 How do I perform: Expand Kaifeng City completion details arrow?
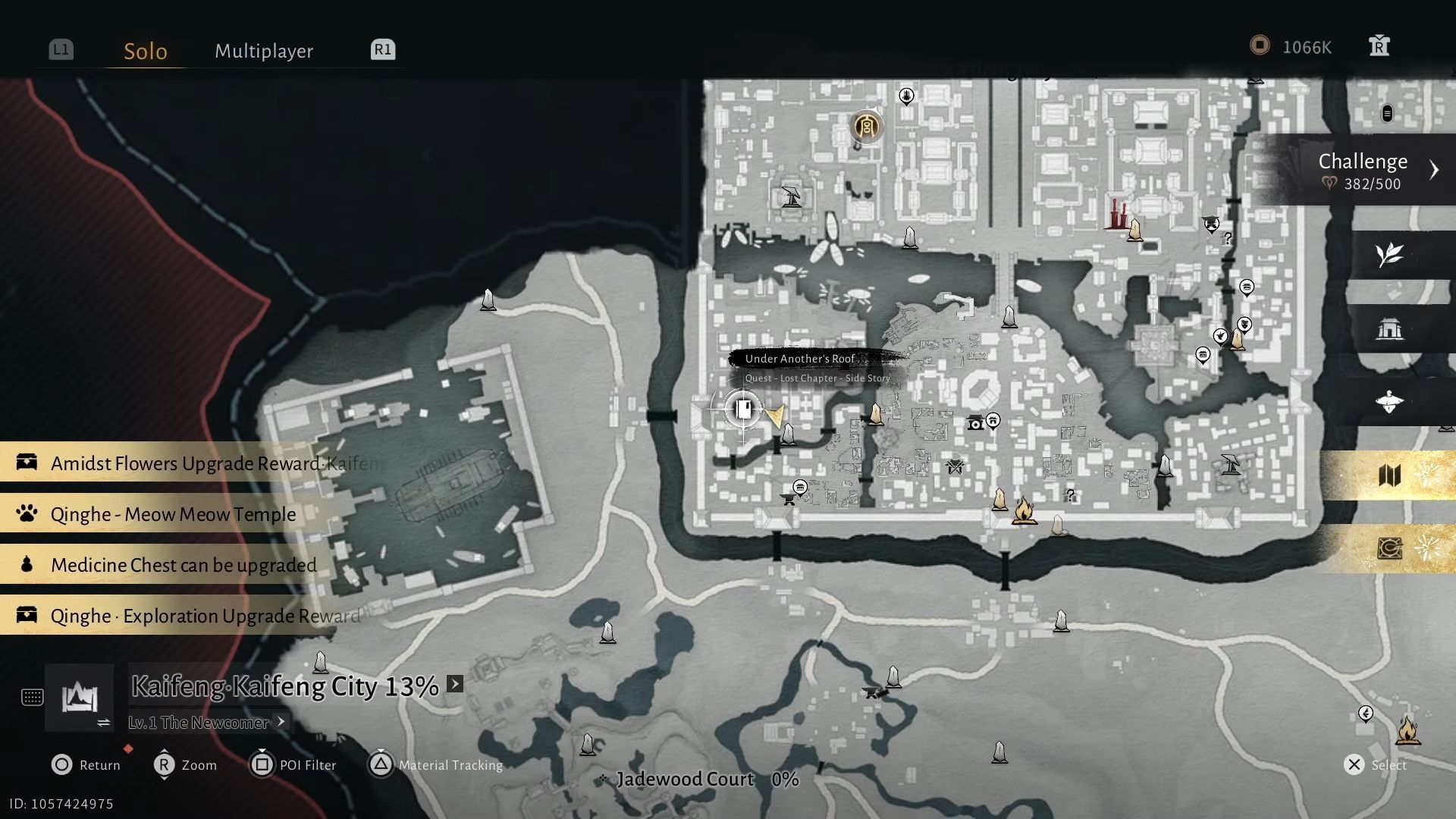[x=453, y=683]
